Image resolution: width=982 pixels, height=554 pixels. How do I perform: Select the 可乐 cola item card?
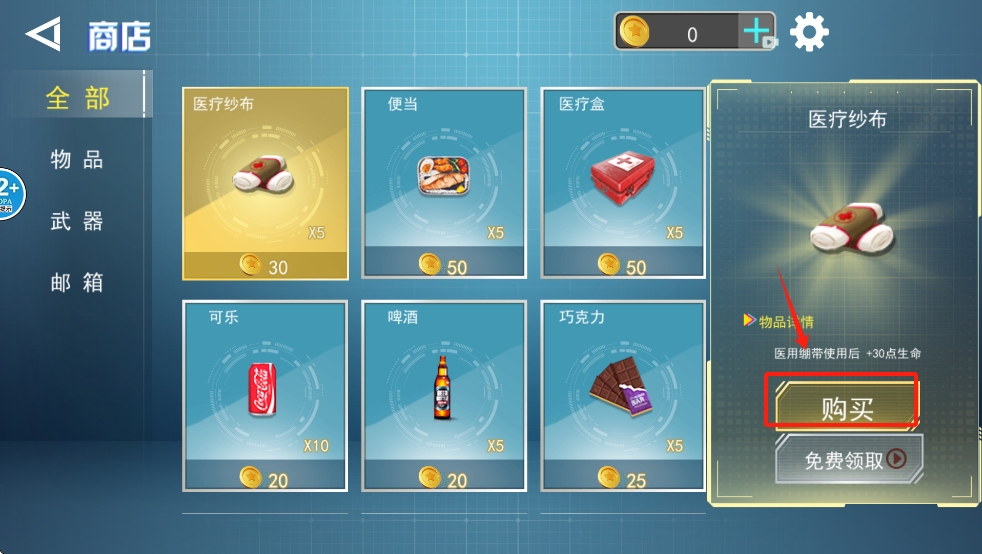tap(265, 395)
